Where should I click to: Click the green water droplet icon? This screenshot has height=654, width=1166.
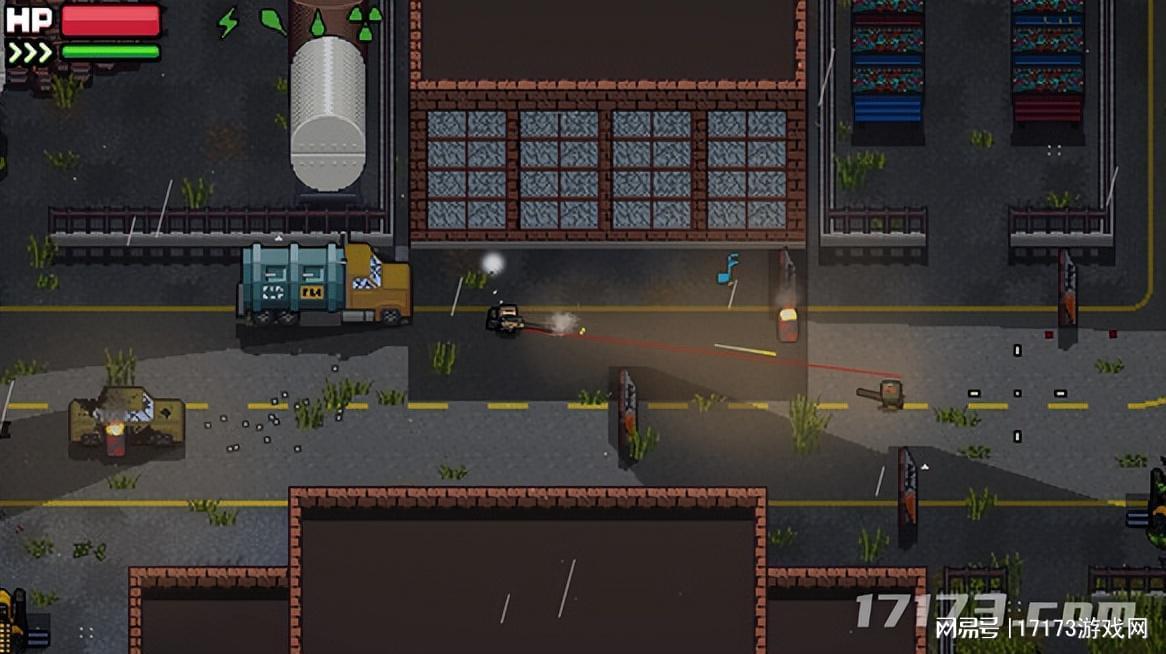[x=318, y=23]
